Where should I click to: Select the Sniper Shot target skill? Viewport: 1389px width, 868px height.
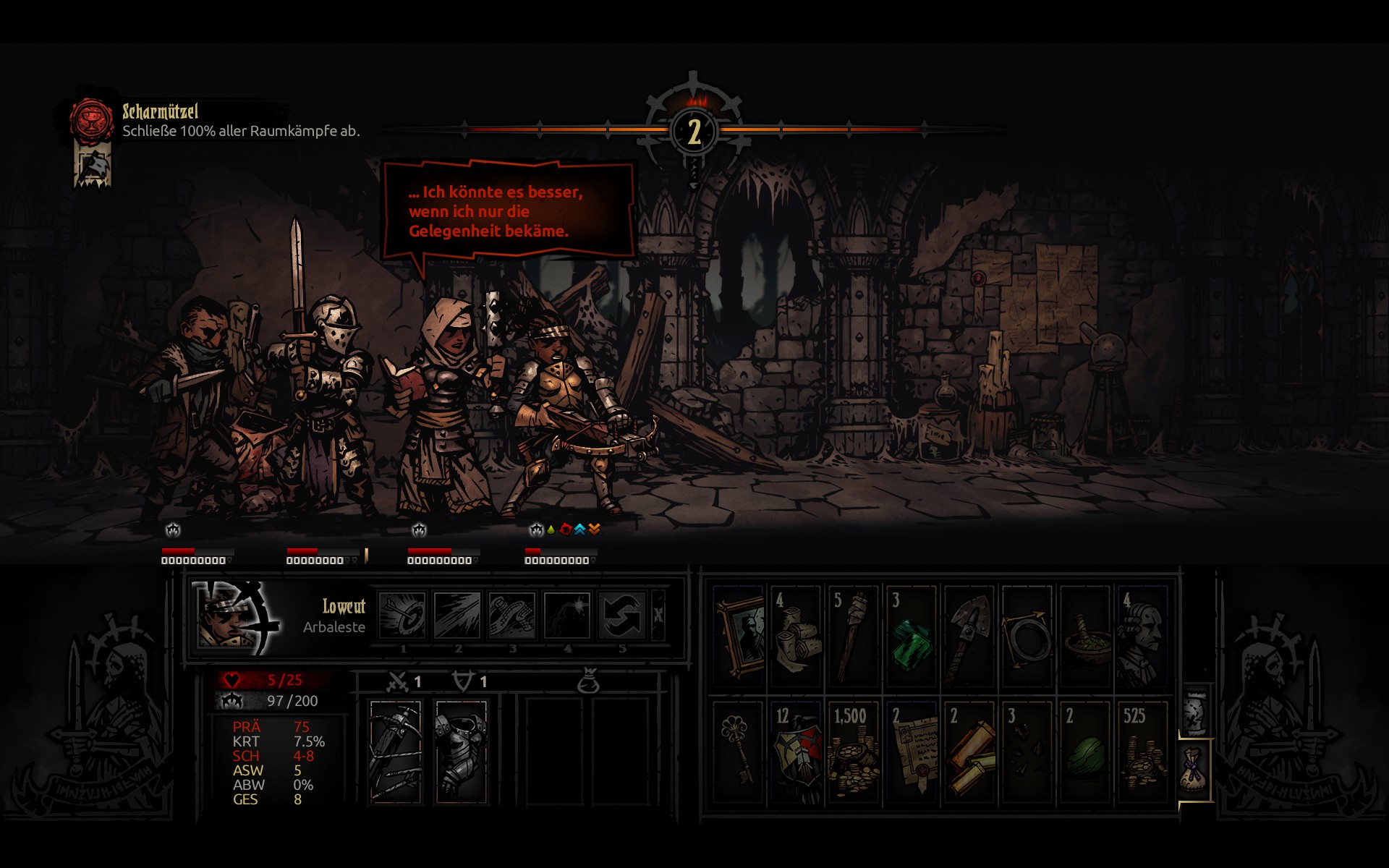(403, 615)
